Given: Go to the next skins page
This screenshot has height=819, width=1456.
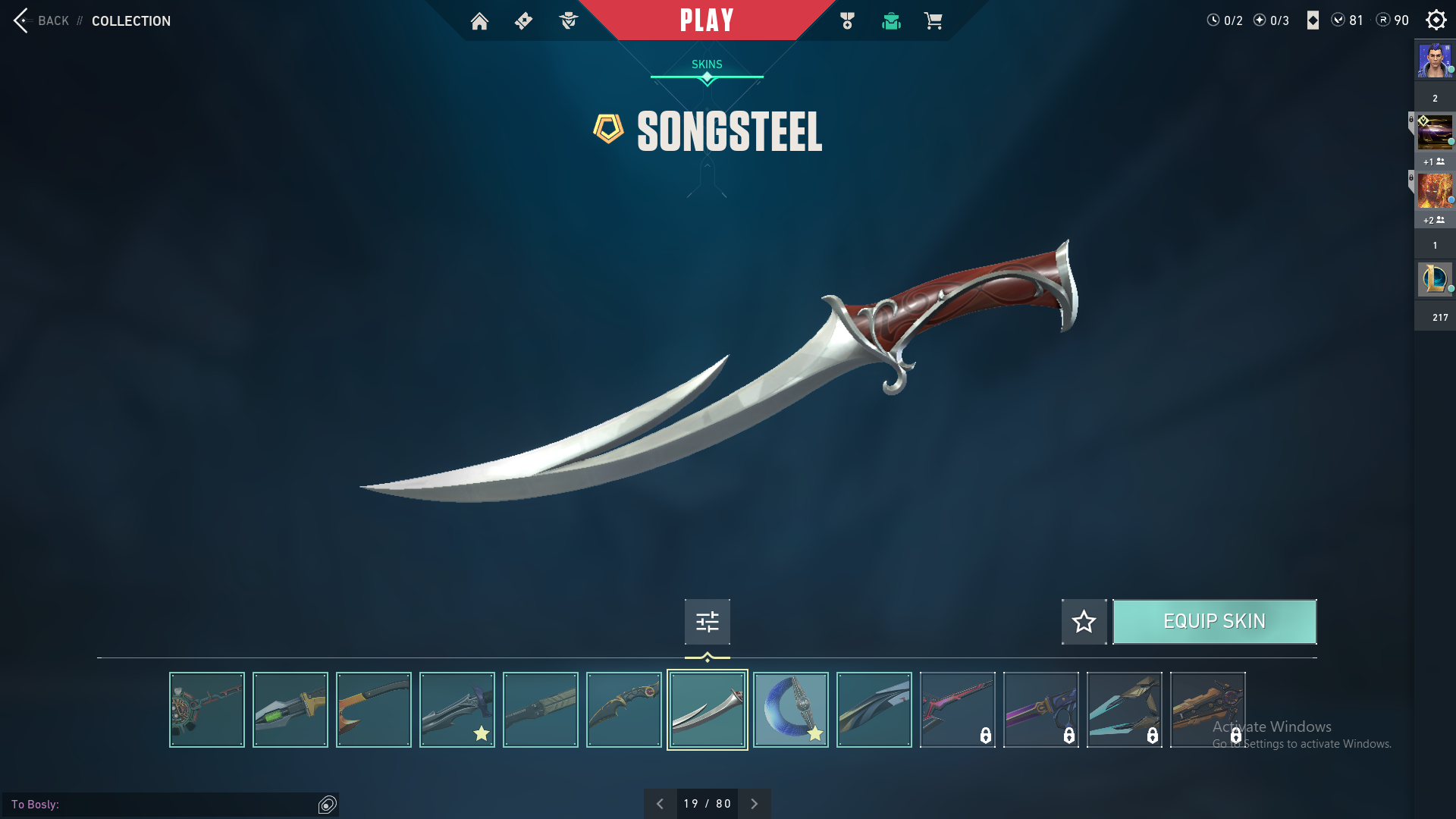Looking at the screenshot, I should (754, 804).
